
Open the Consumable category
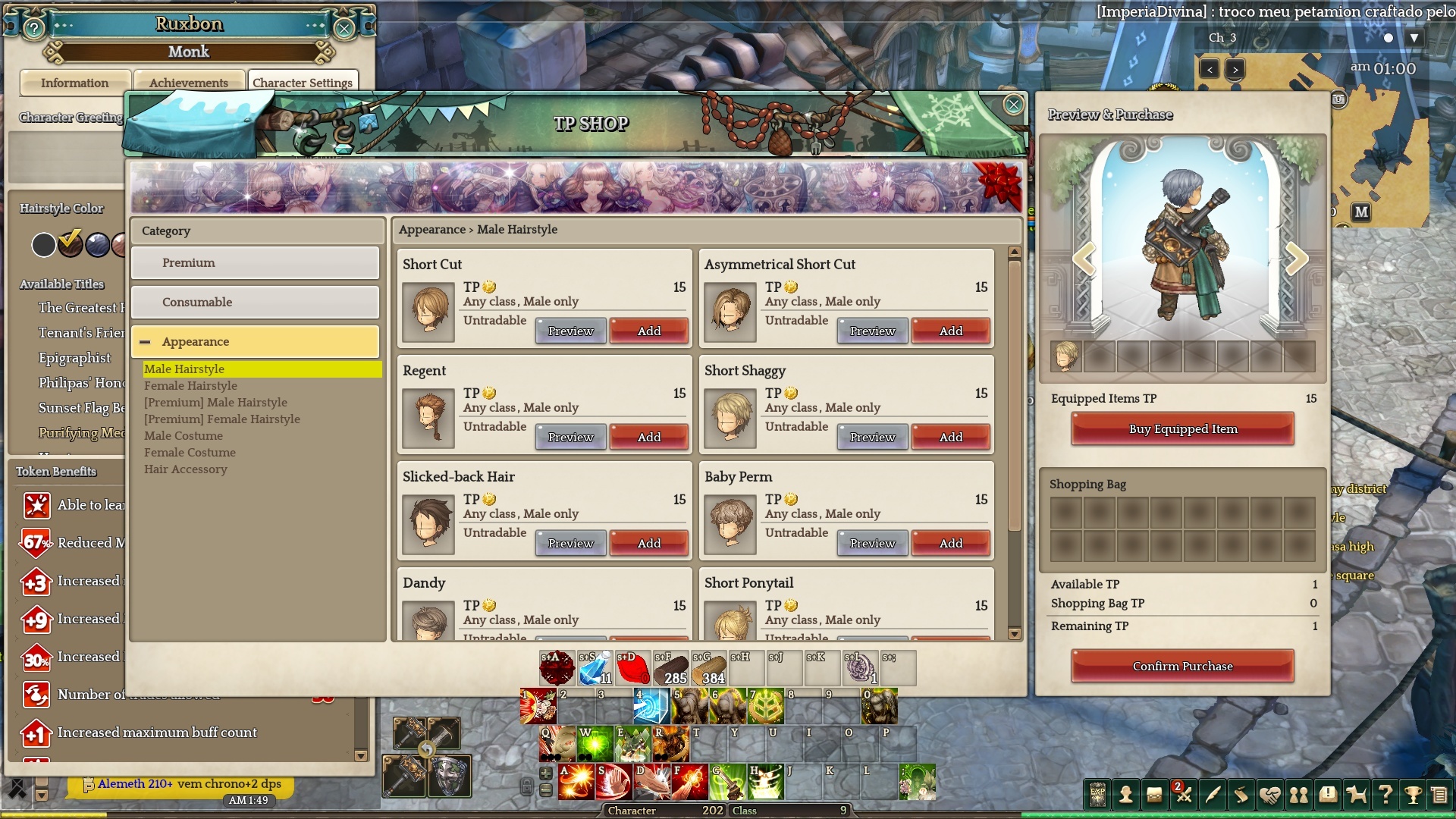[255, 303]
